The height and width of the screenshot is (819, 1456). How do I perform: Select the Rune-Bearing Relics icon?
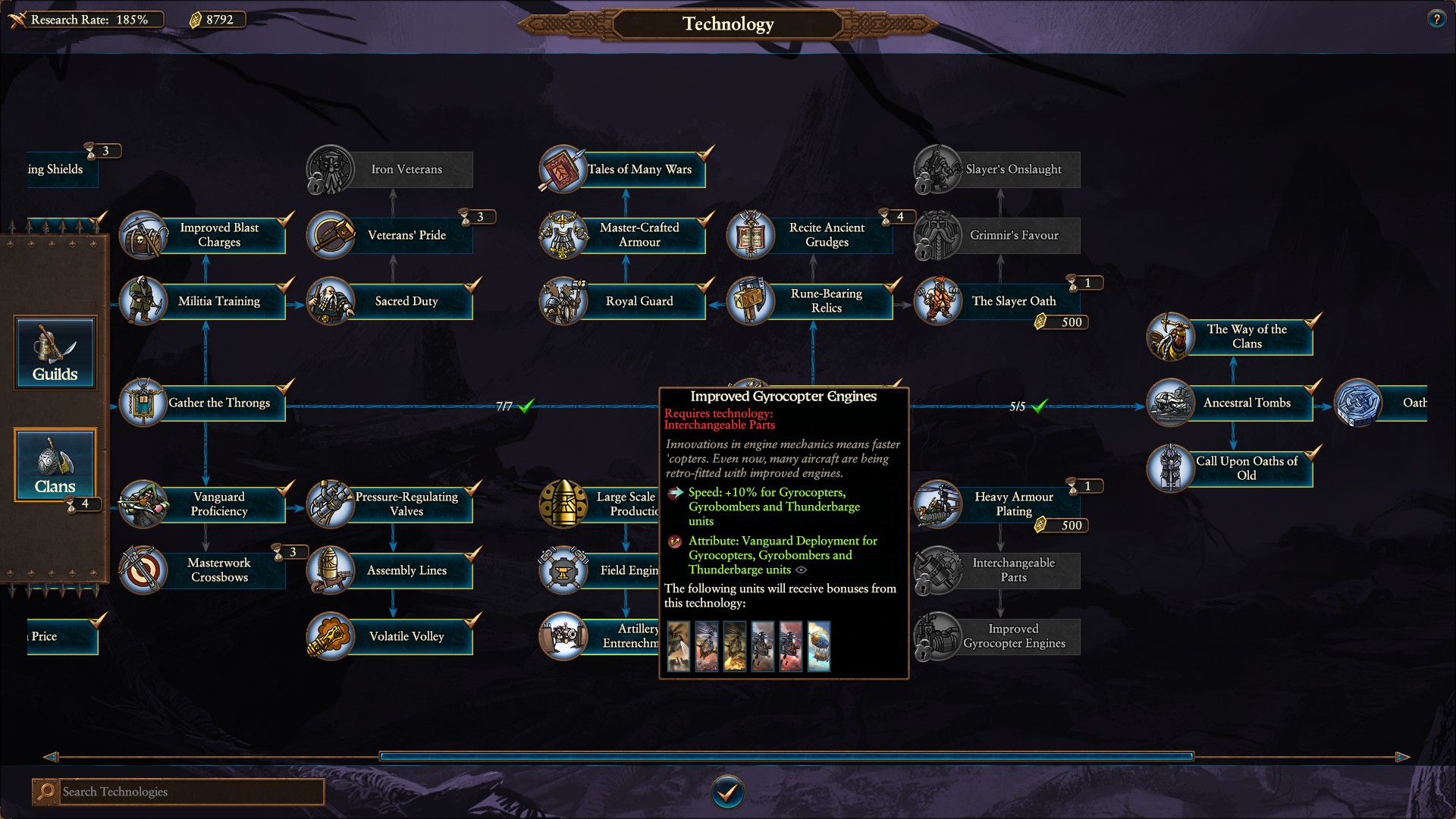tap(752, 301)
